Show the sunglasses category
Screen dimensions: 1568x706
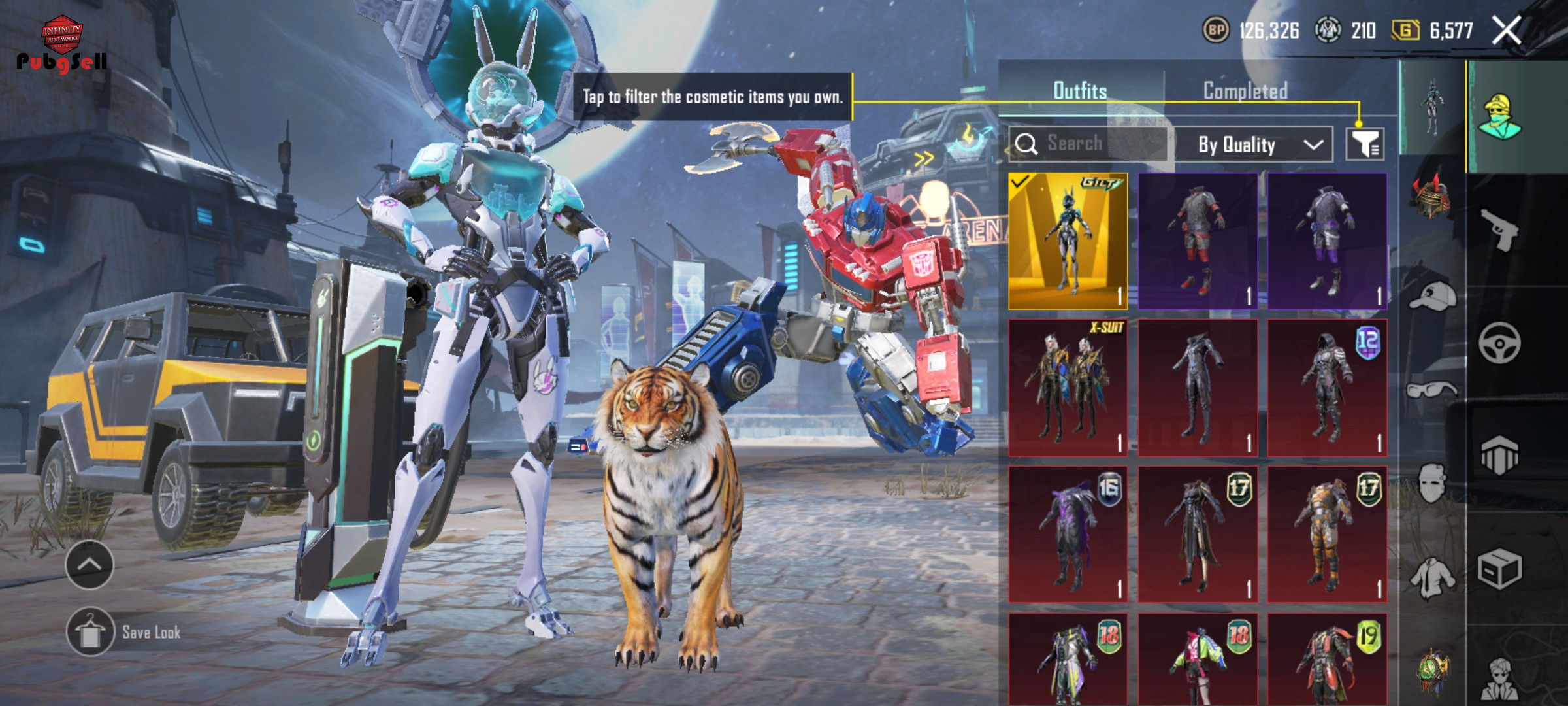click(1431, 390)
